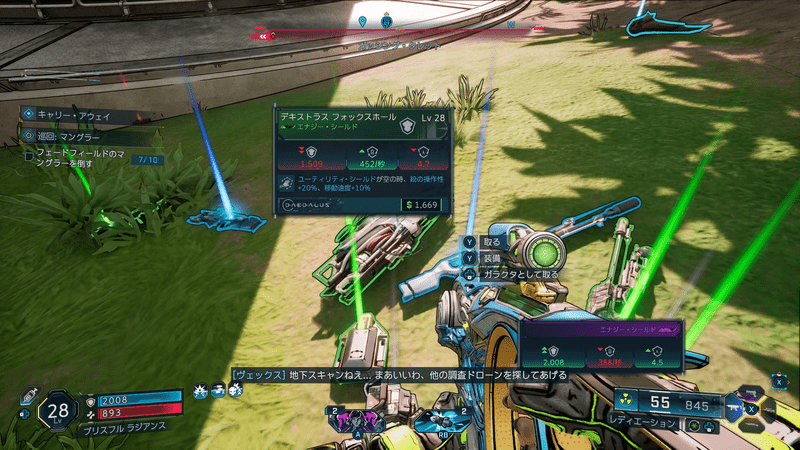The image size is (800, 450).
Task: Click the level 28 character badge
Action: click(x=57, y=412)
